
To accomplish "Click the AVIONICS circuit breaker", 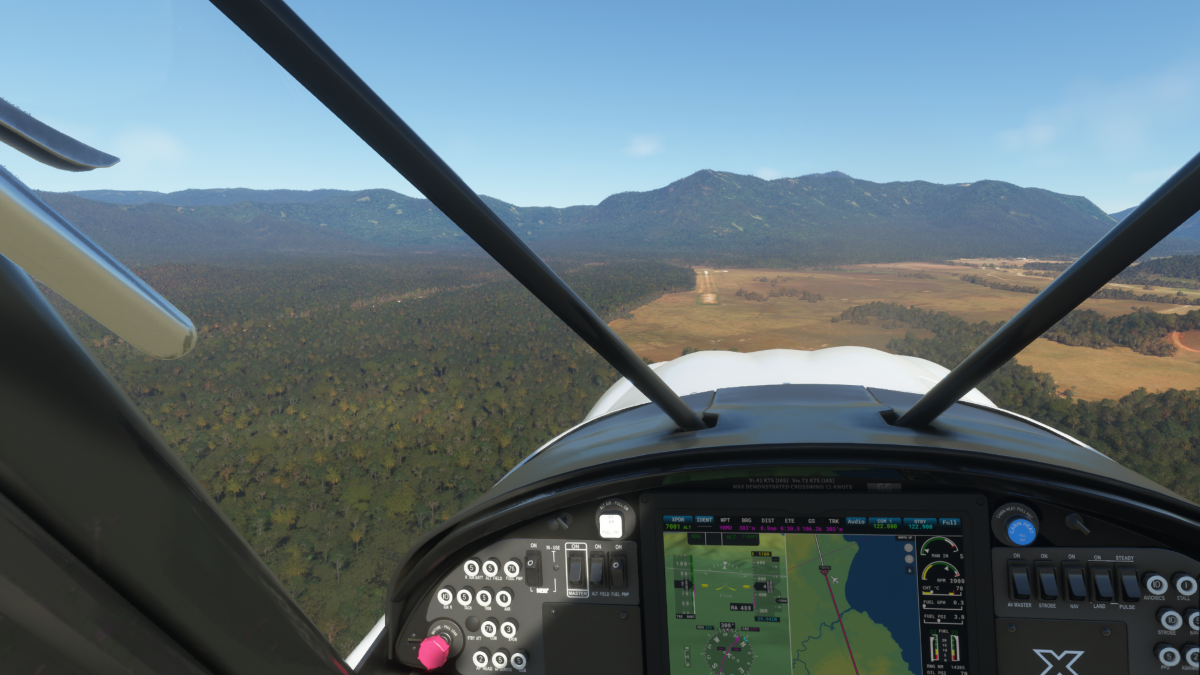I will (1156, 585).
